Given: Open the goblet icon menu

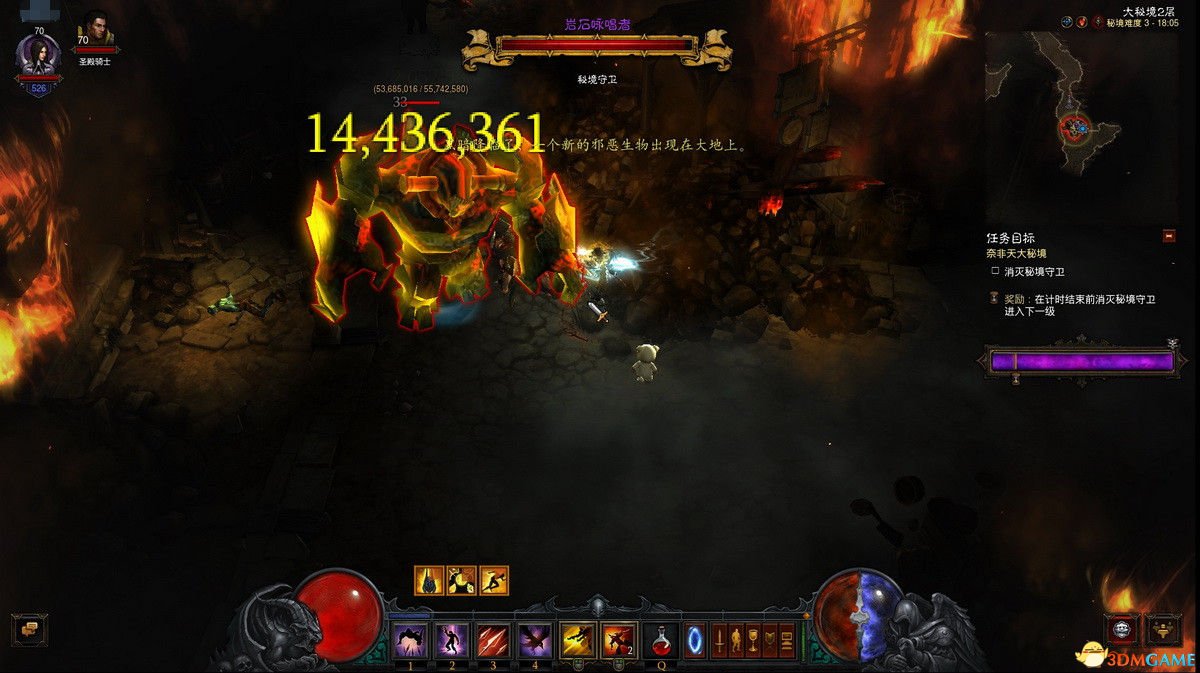Looking at the screenshot, I should [x=753, y=639].
